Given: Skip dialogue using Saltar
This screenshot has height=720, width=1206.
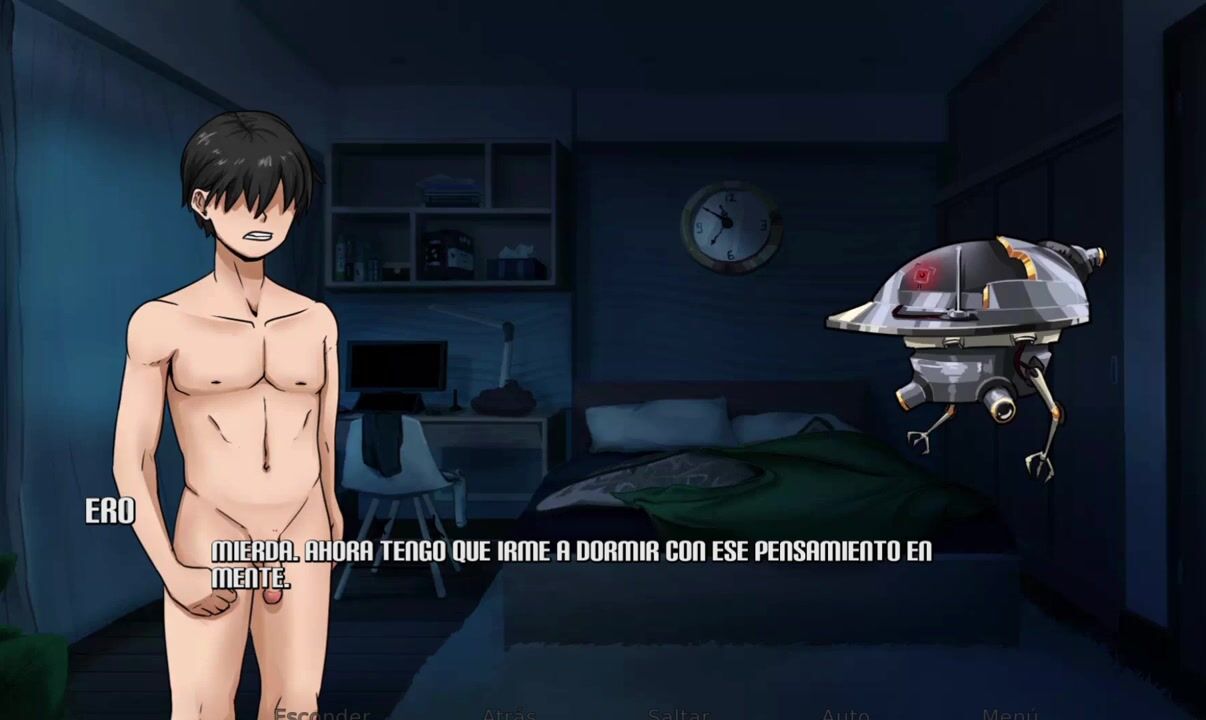Looking at the screenshot, I should coord(678,714).
